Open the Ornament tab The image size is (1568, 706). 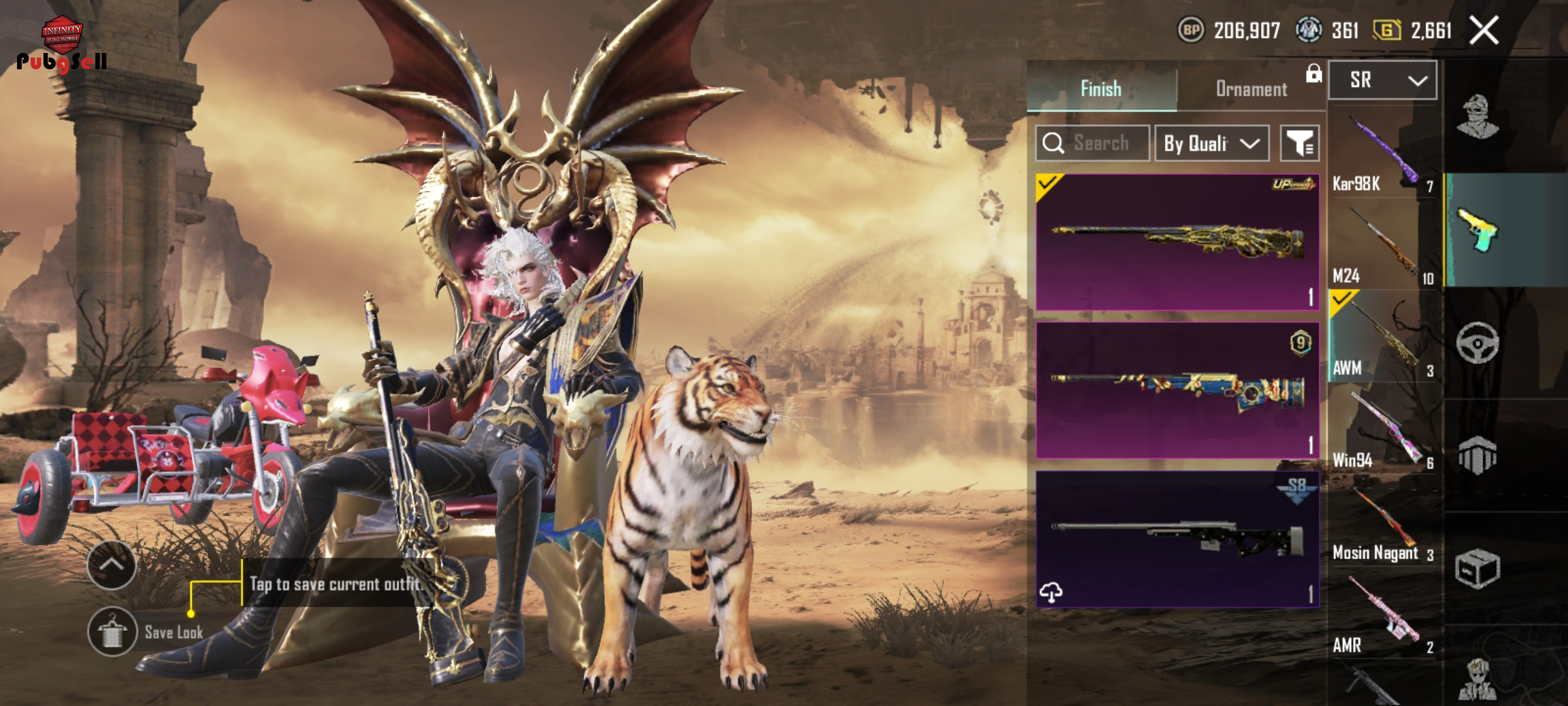(x=1251, y=89)
